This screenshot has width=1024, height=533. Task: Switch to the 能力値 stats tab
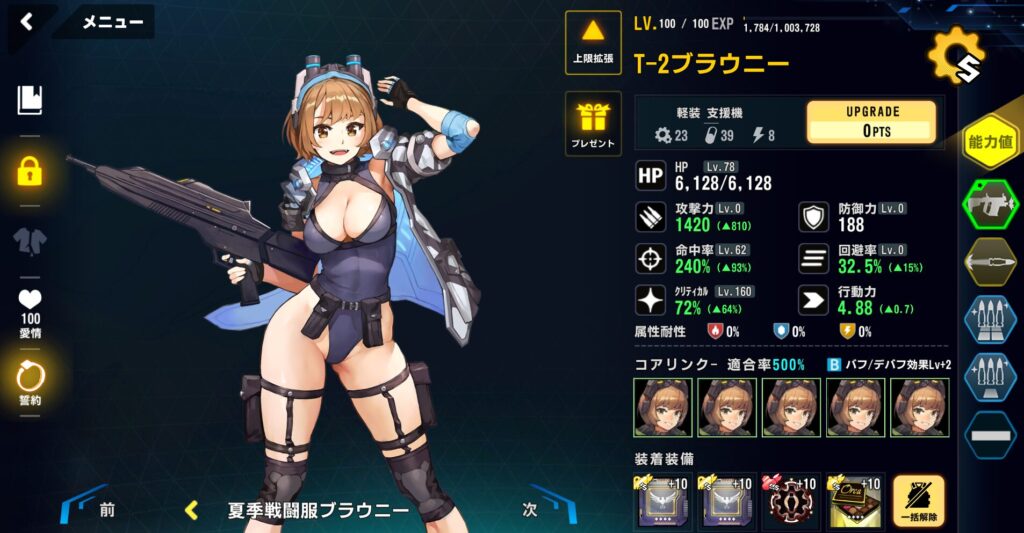pos(990,141)
